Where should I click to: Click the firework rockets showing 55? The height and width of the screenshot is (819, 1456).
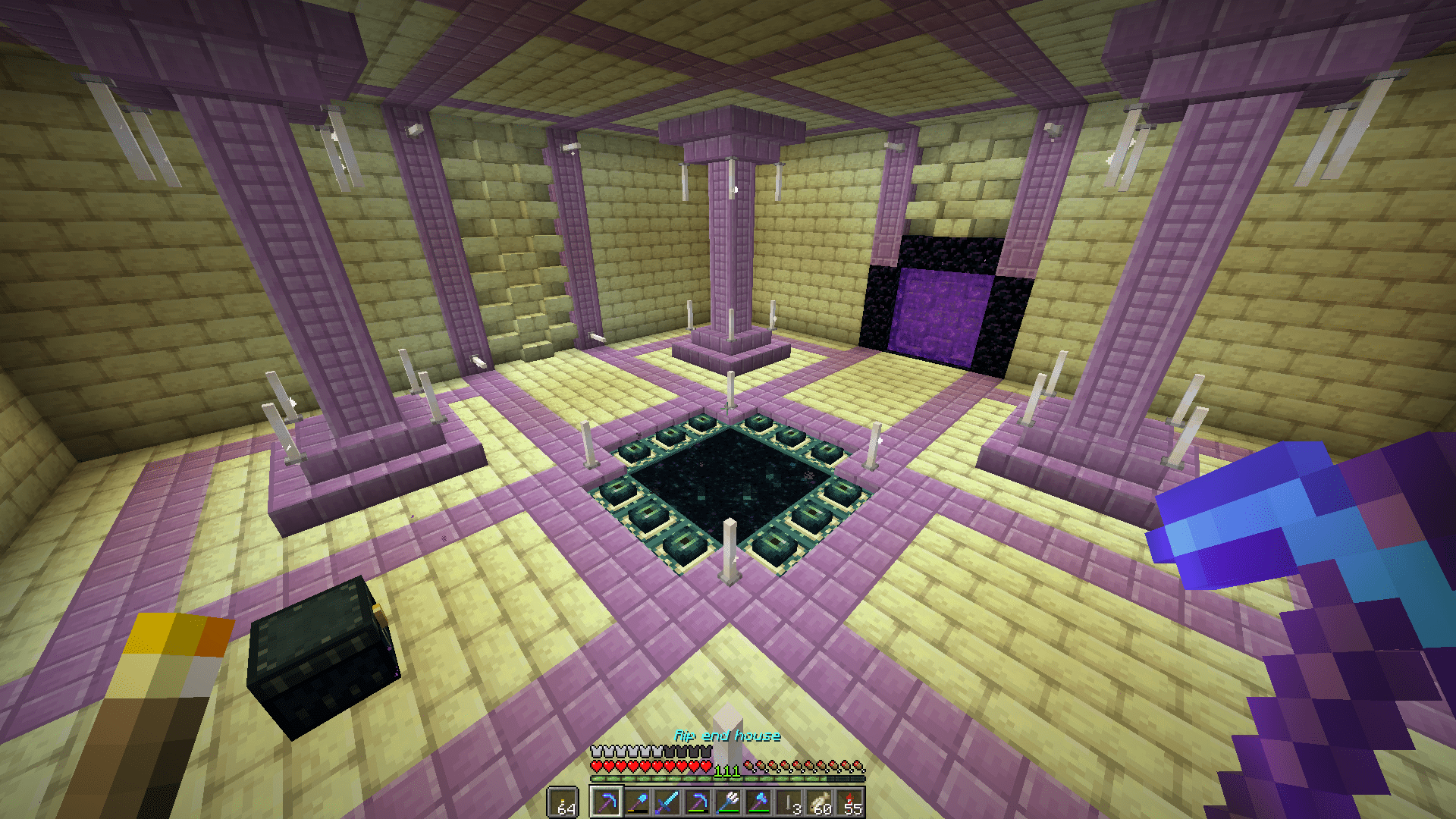pyautogui.click(x=848, y=802)
